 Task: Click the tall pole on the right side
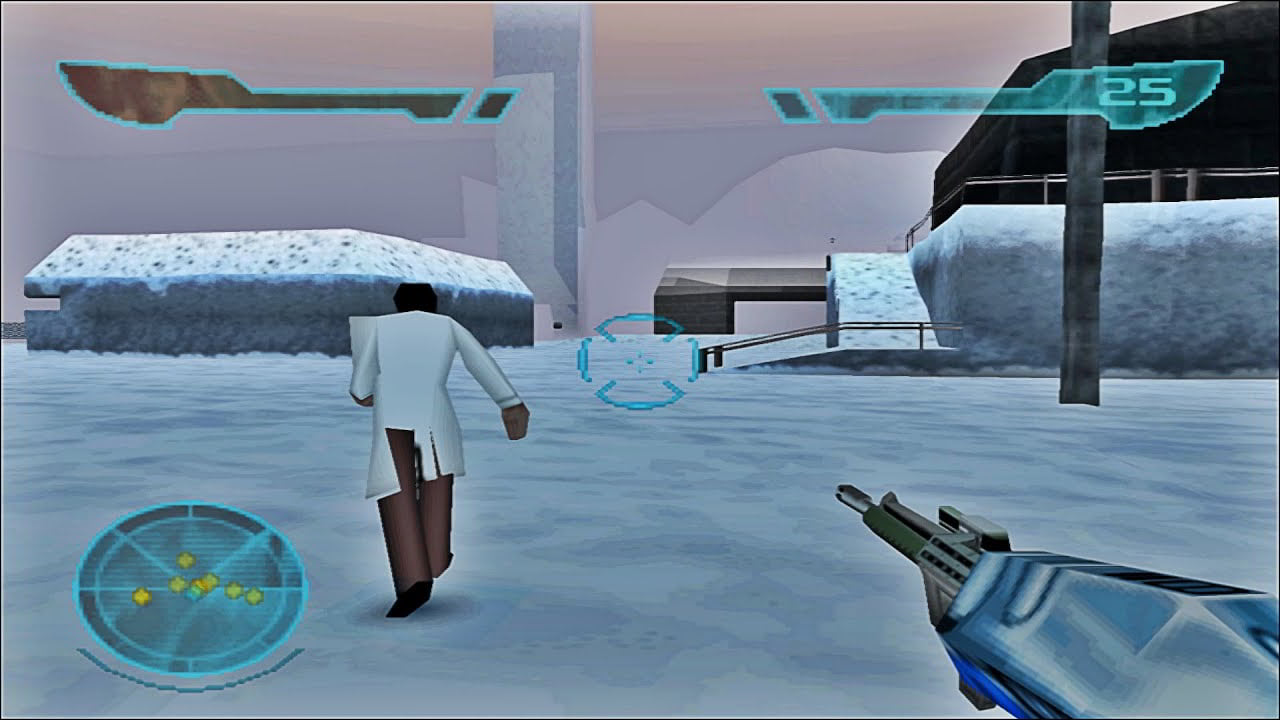pos(1083,300)
